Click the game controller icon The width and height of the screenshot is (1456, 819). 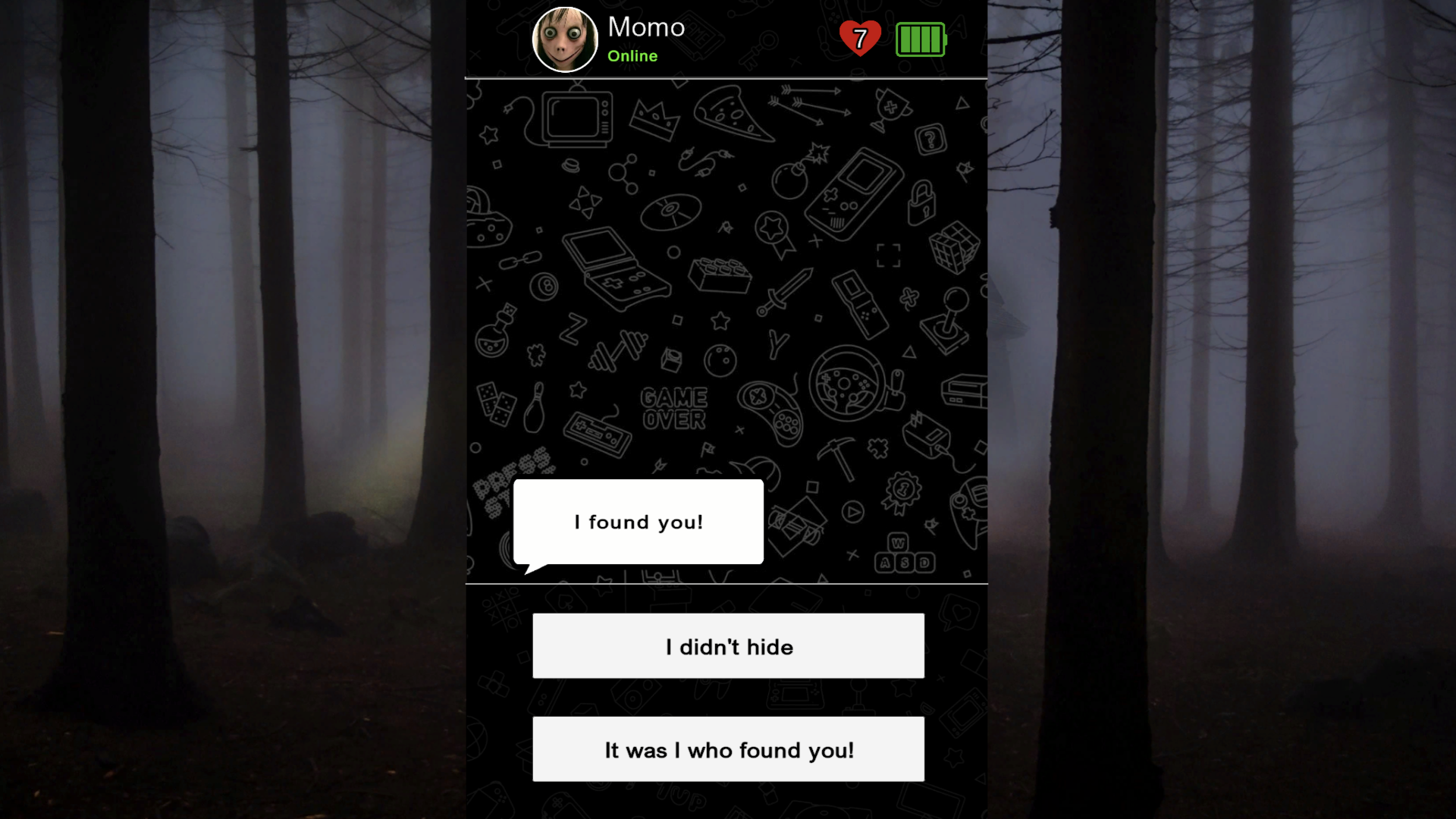point(773,413)
